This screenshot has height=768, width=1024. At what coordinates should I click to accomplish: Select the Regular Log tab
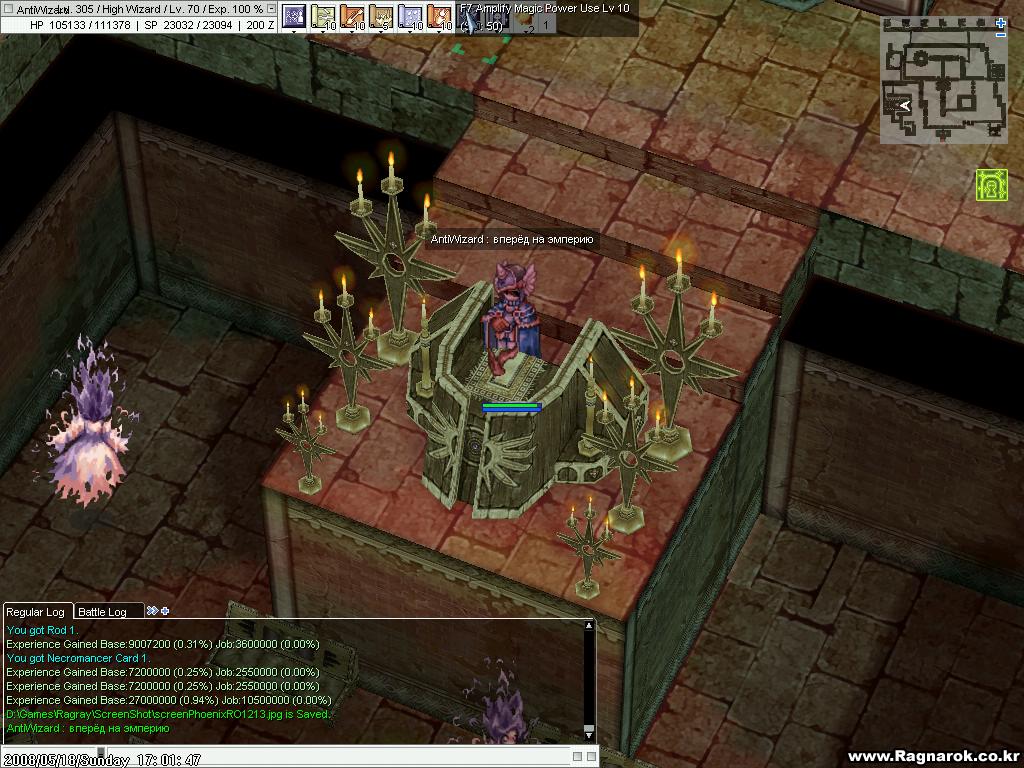tap(36, 611)
